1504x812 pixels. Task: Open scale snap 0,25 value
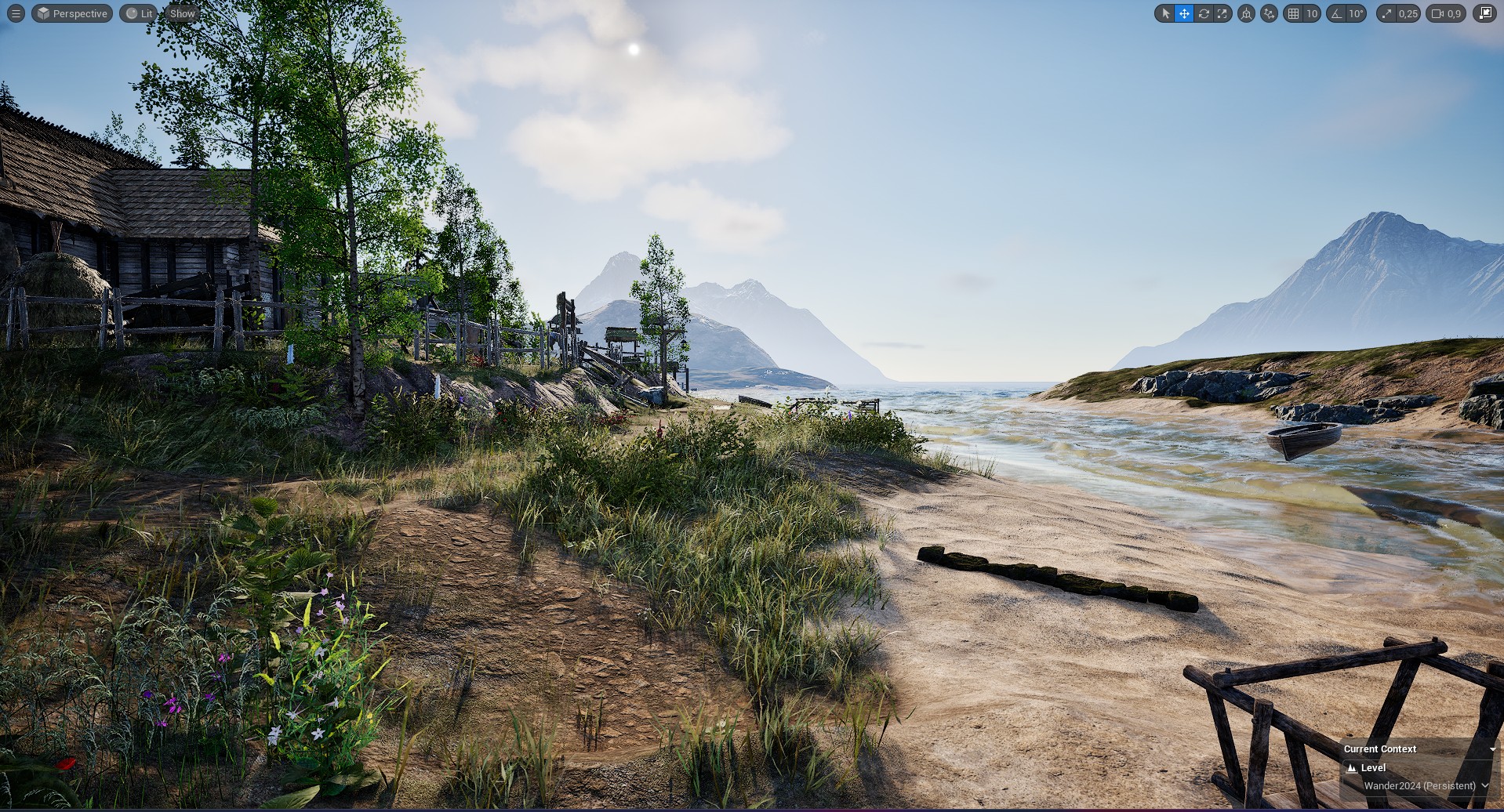(1408, 13)
